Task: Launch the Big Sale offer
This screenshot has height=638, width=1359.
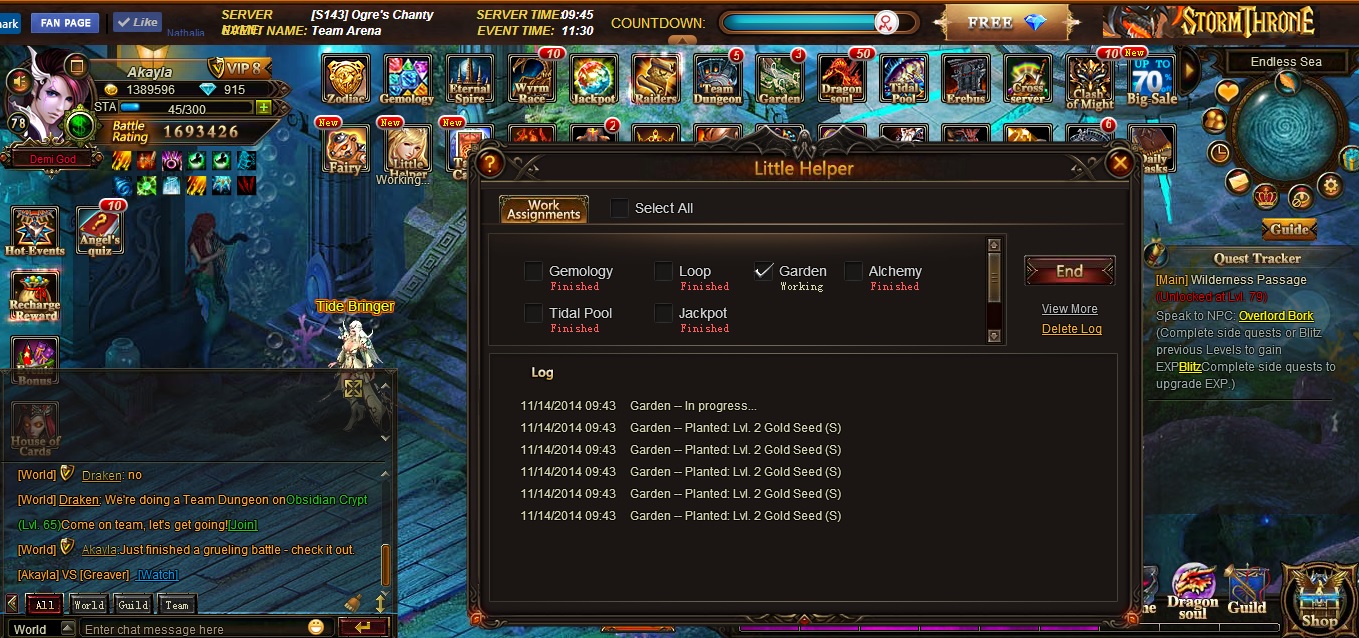Action: [x=1152, y=79]
